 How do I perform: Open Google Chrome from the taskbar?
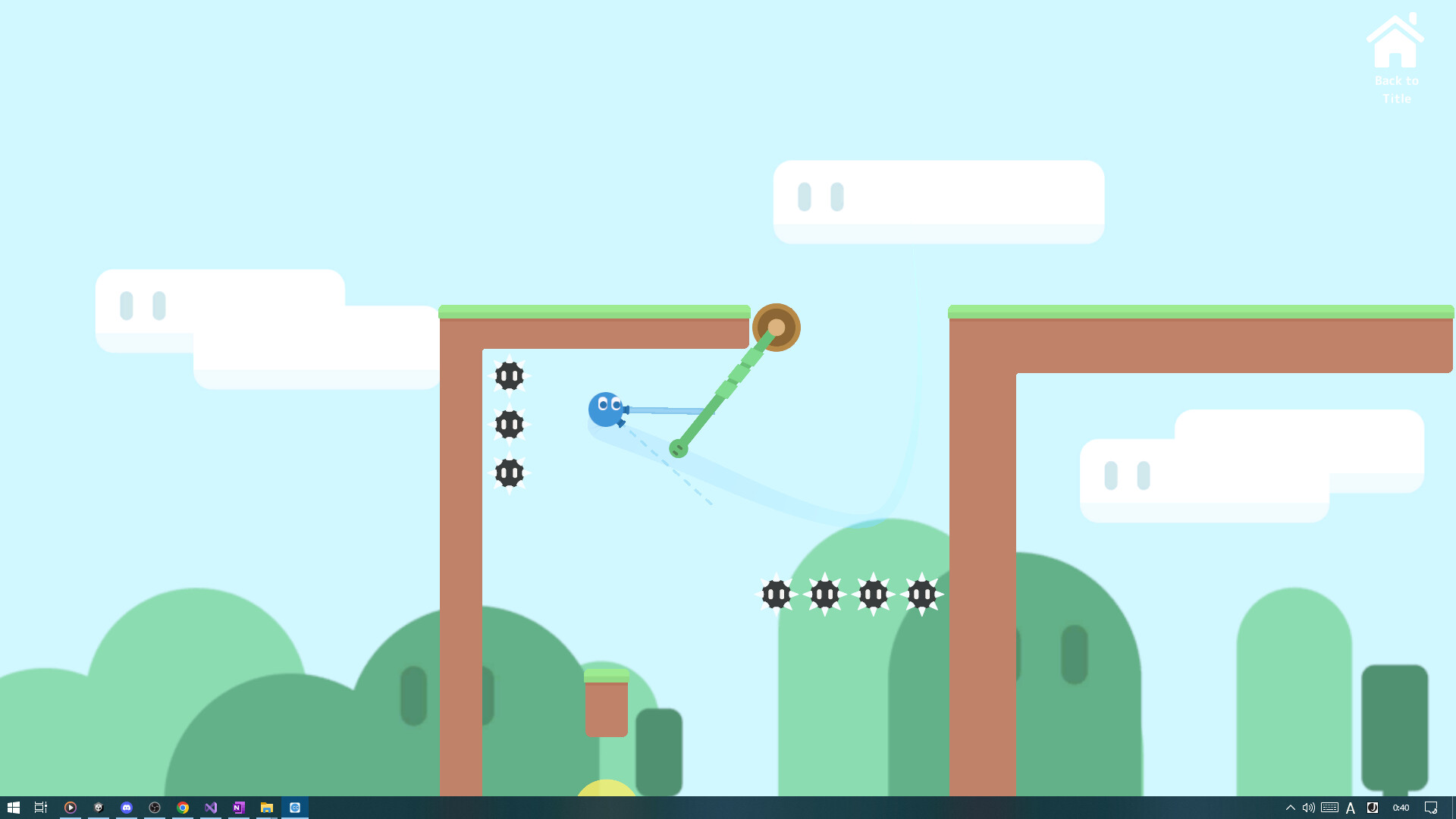coord(182,808)
